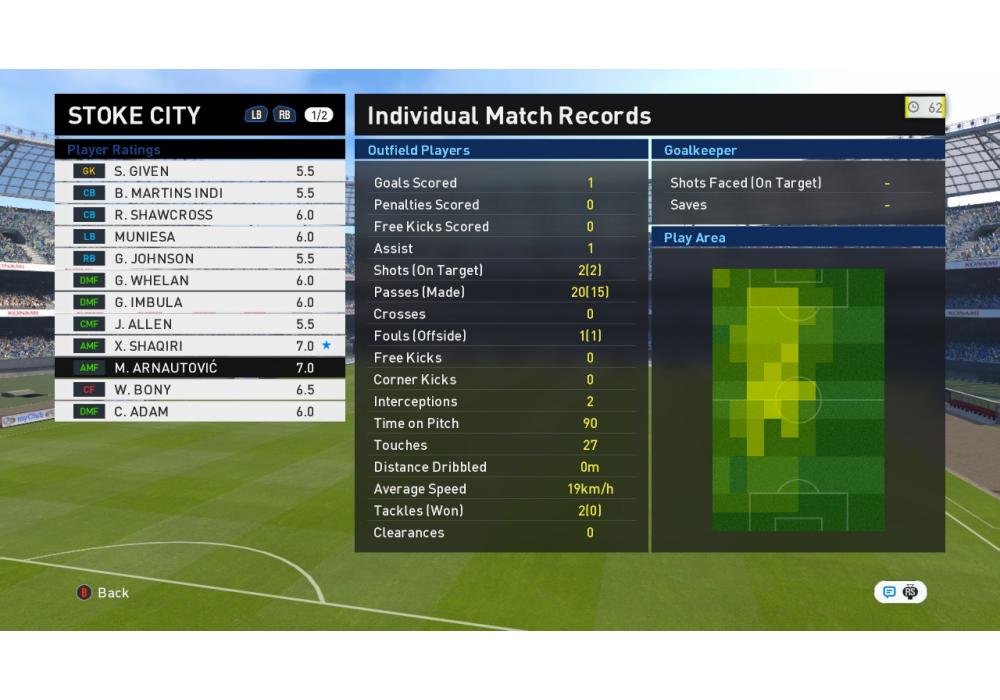1000x700 pixels.
Task: View W. Bony's match records
Action: click(200, 390)
